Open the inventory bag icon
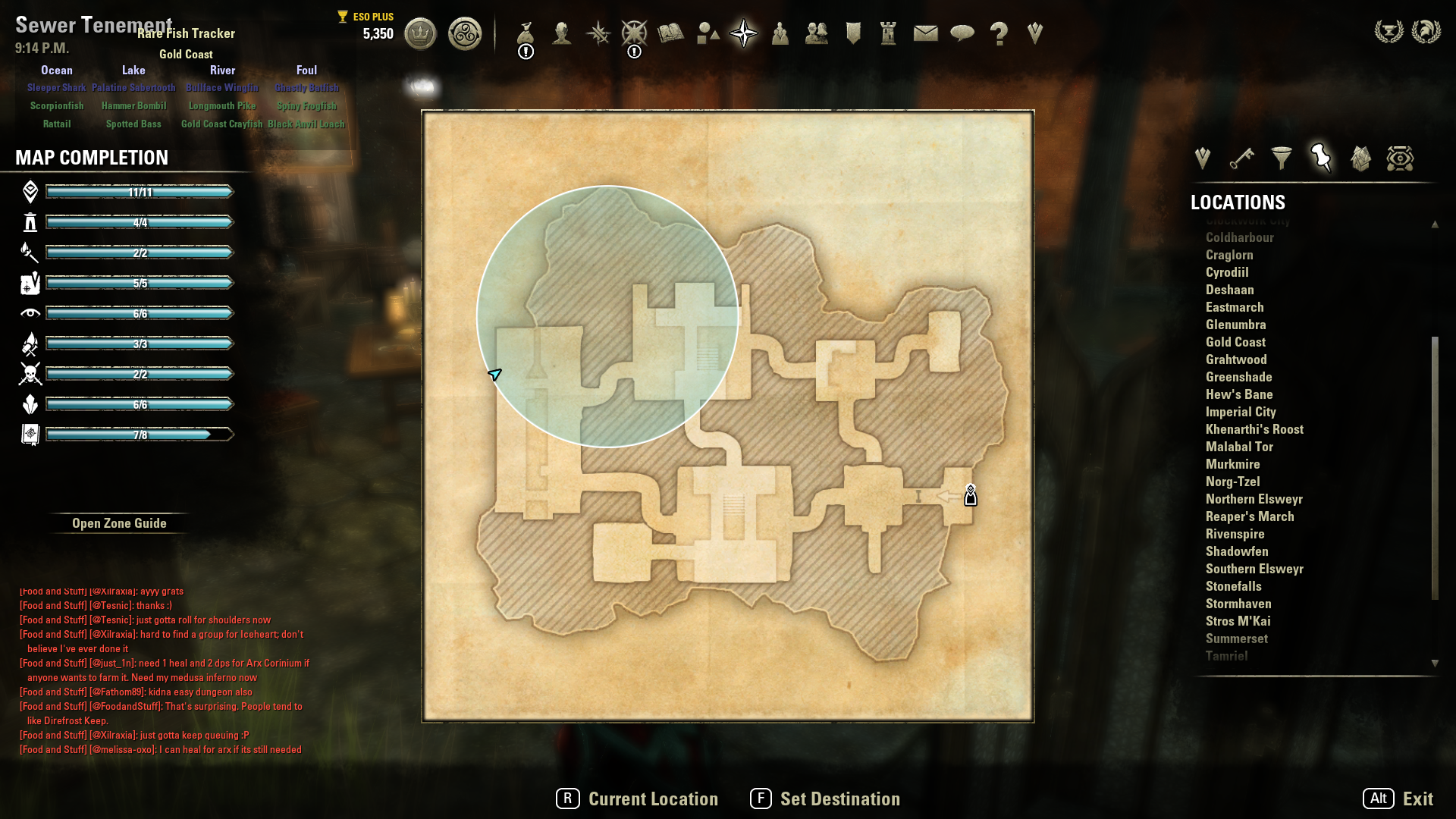The width and height of the screenshot is (1456, 819). point(526,34)
